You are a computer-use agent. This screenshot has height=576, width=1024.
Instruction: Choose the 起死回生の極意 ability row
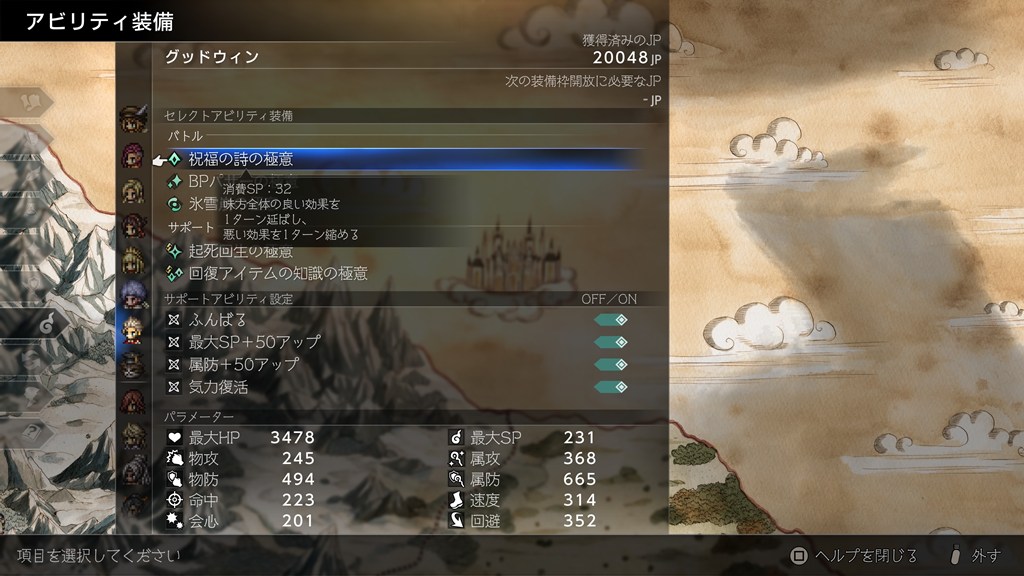[240, 251]
